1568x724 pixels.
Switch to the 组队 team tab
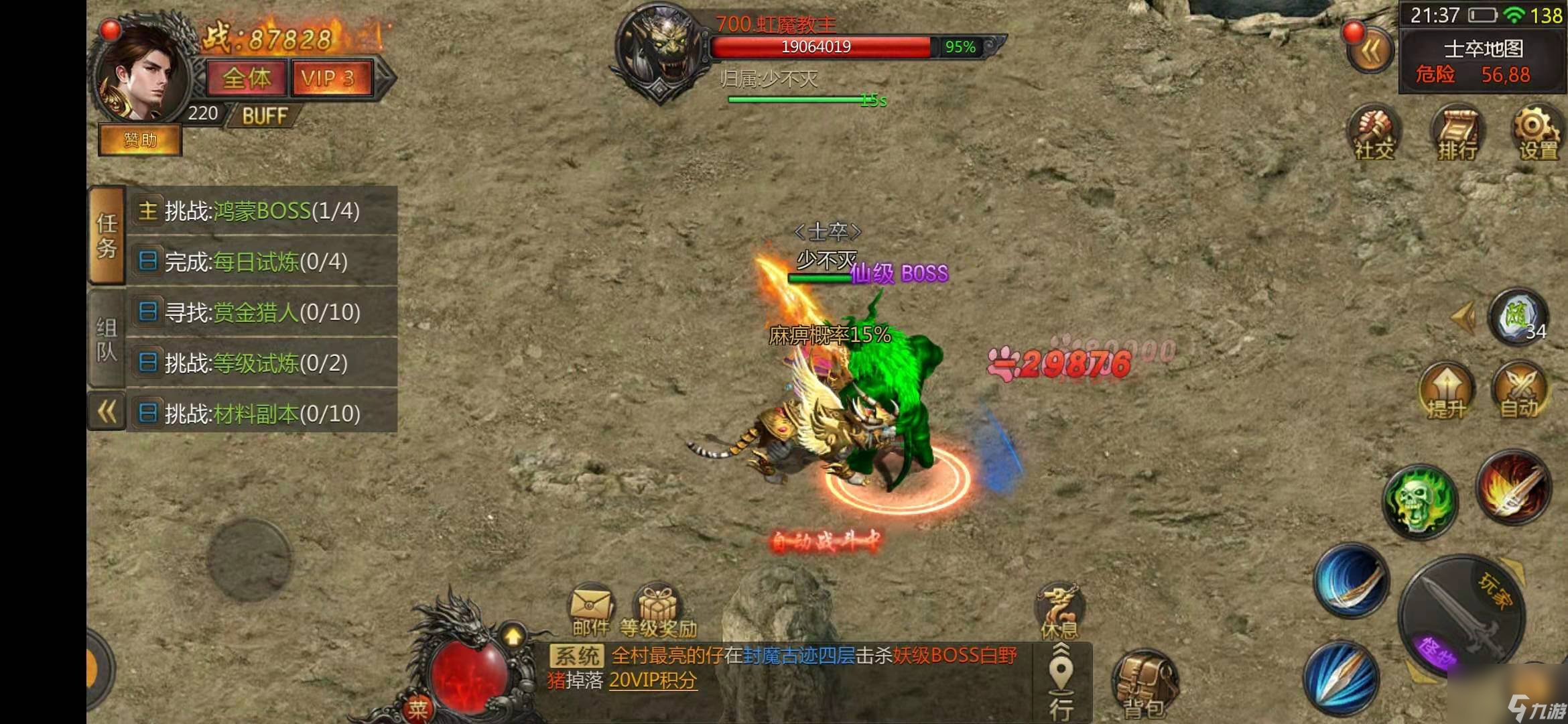click(107, 339)
